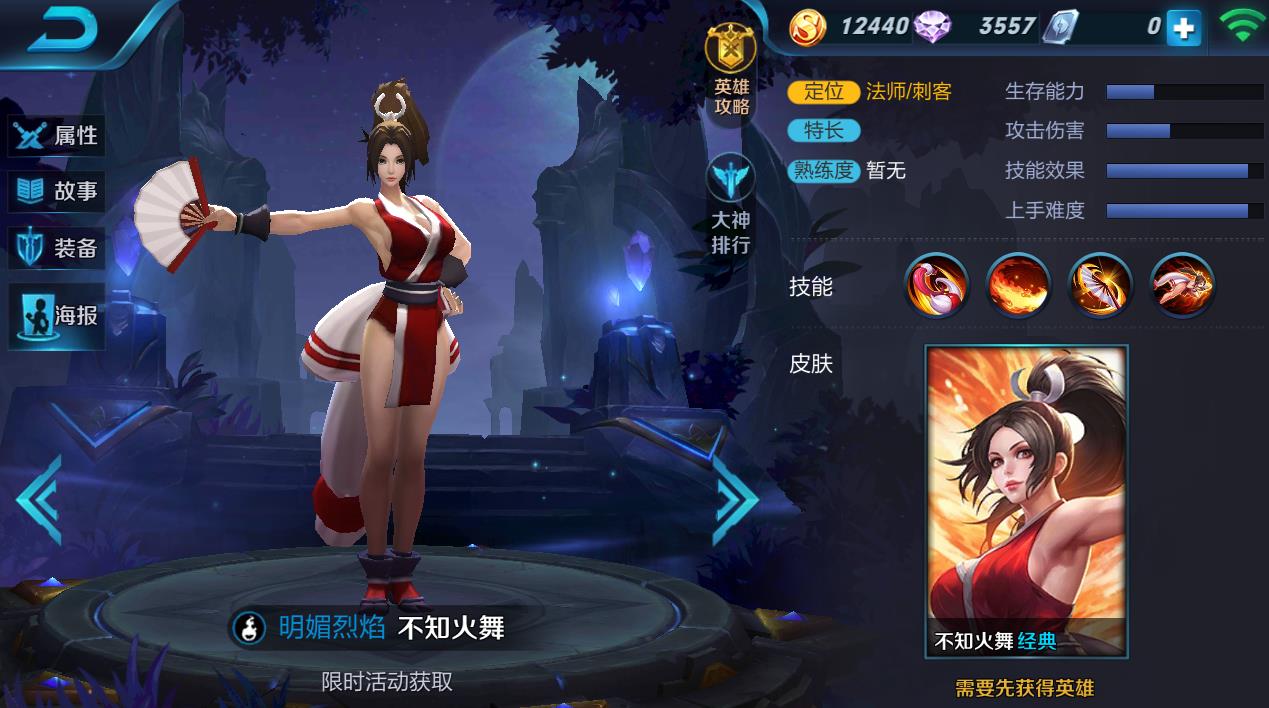Switch to the next hero with right chevron
The width and height of the screenshot is (1269, 708).
[x=735, y=500]
